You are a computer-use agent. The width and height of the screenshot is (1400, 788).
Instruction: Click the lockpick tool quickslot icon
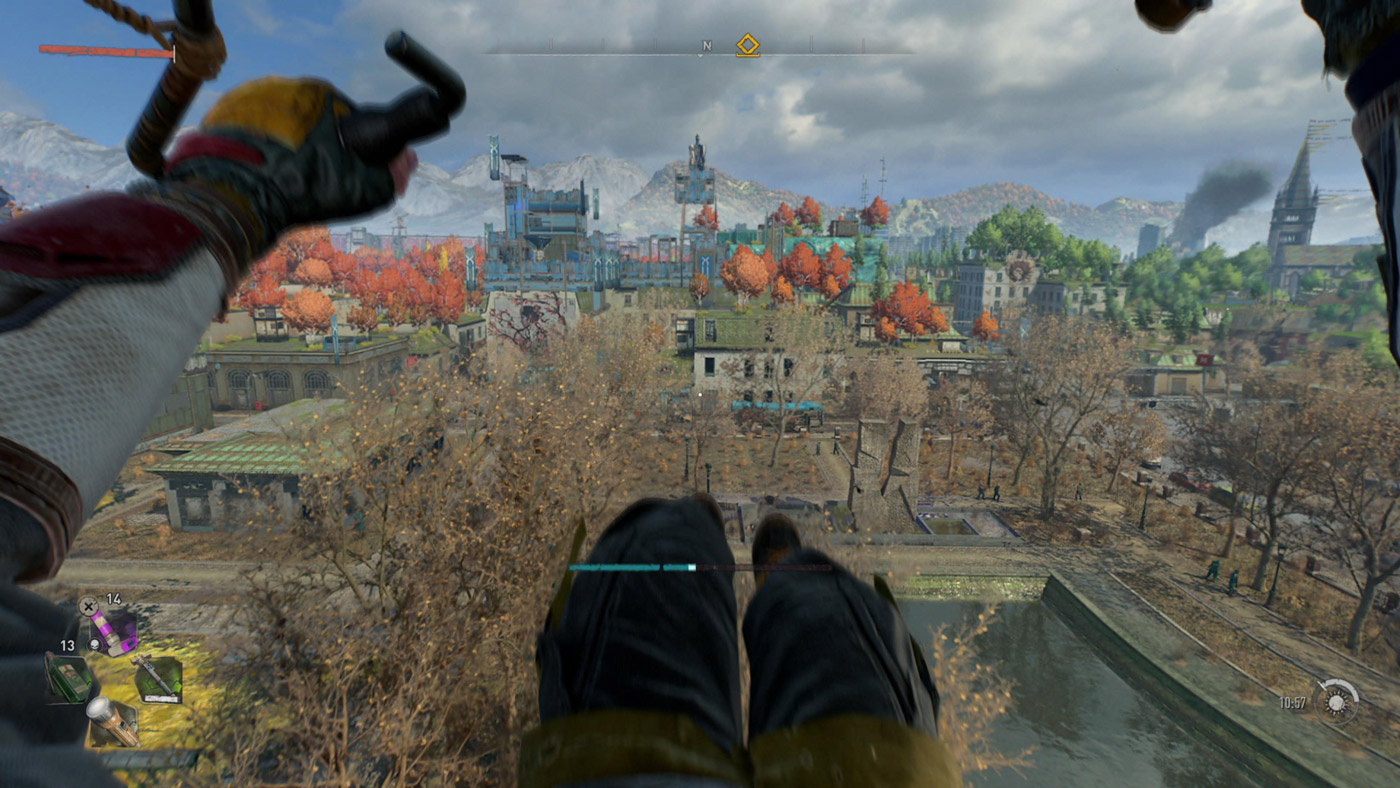click(158, 678)
